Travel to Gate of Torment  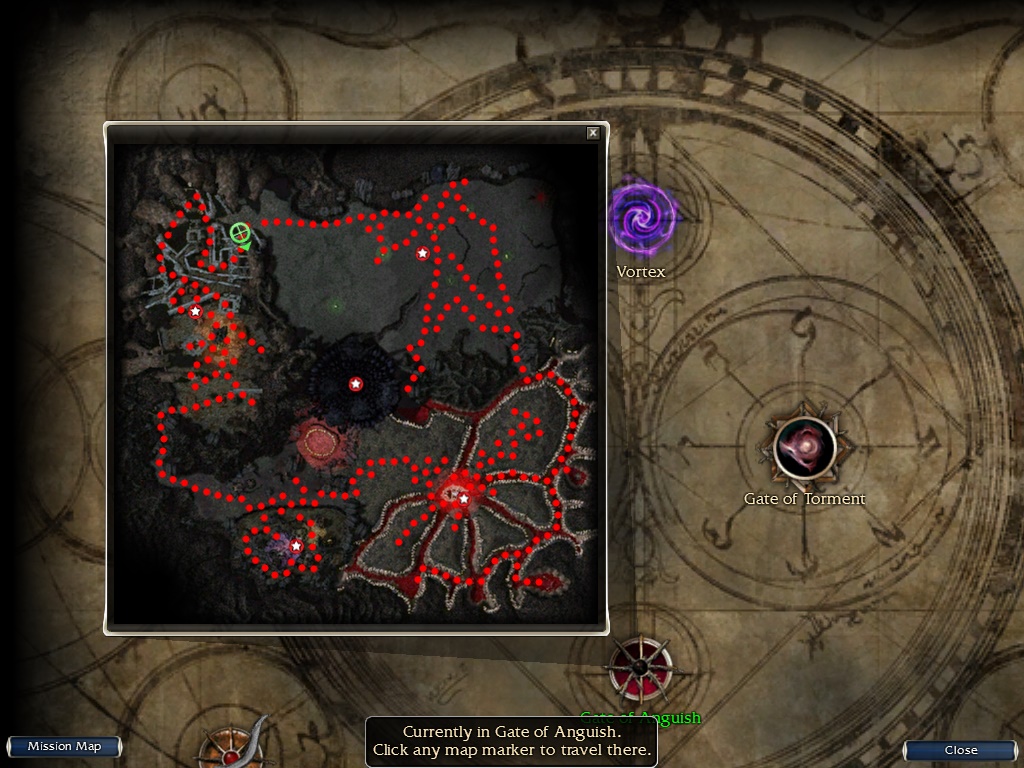(x=805, y=448)
